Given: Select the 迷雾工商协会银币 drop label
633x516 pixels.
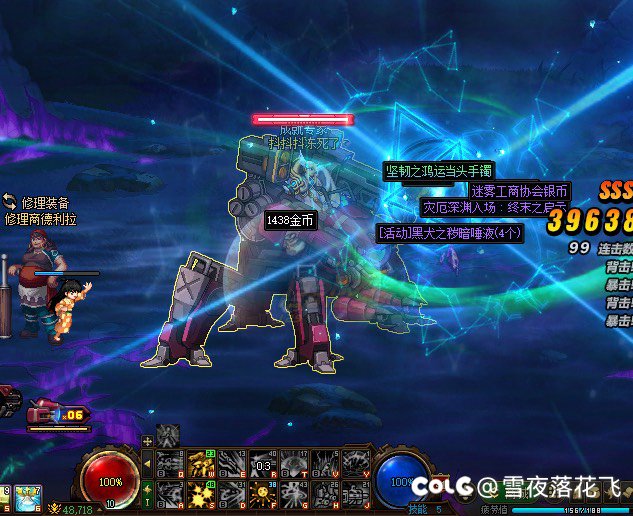Looking at the screenshot, I should point(520,191).
